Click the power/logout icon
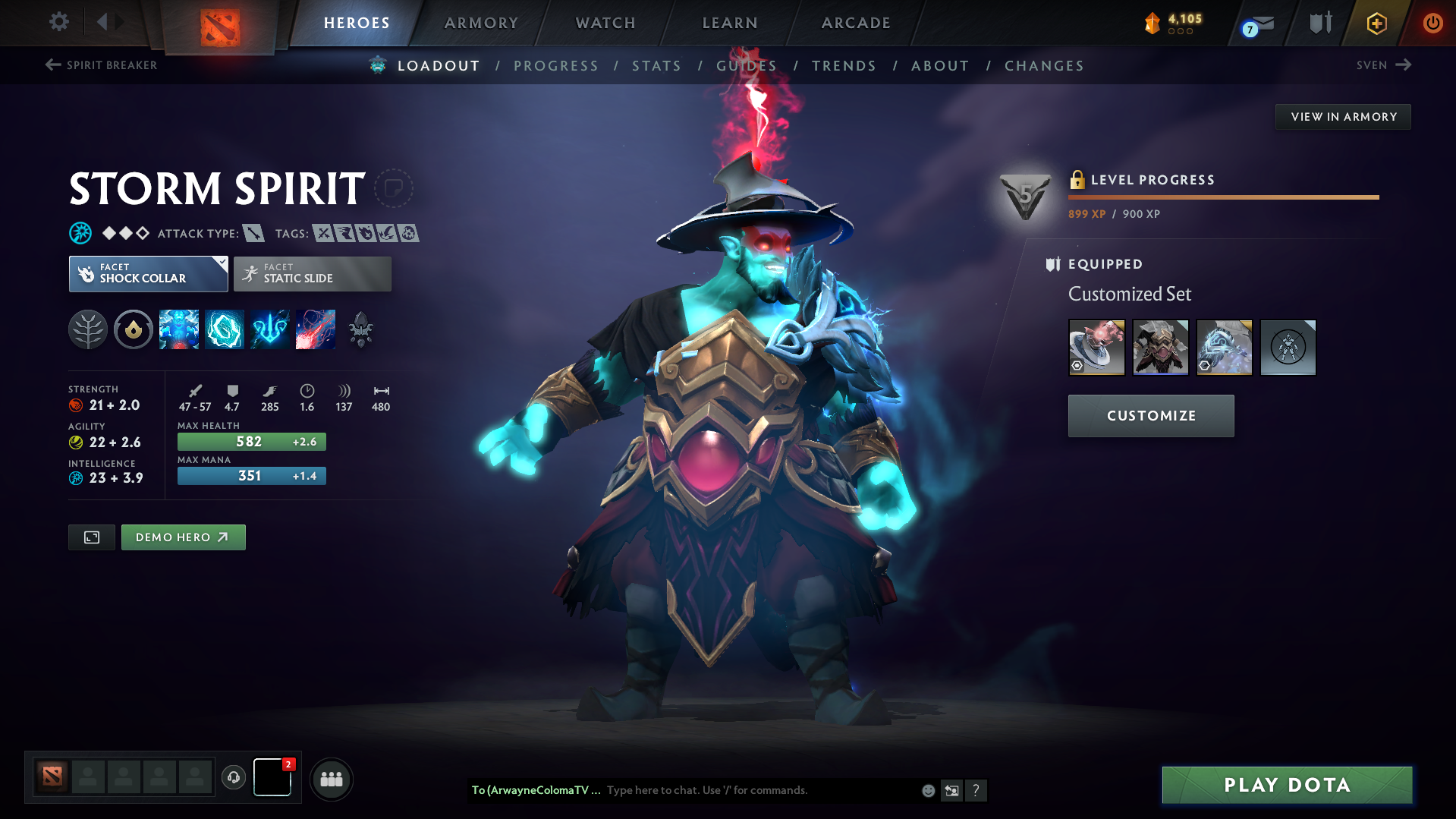Viewport: 1456px width, 819px height. (1432, 23)
